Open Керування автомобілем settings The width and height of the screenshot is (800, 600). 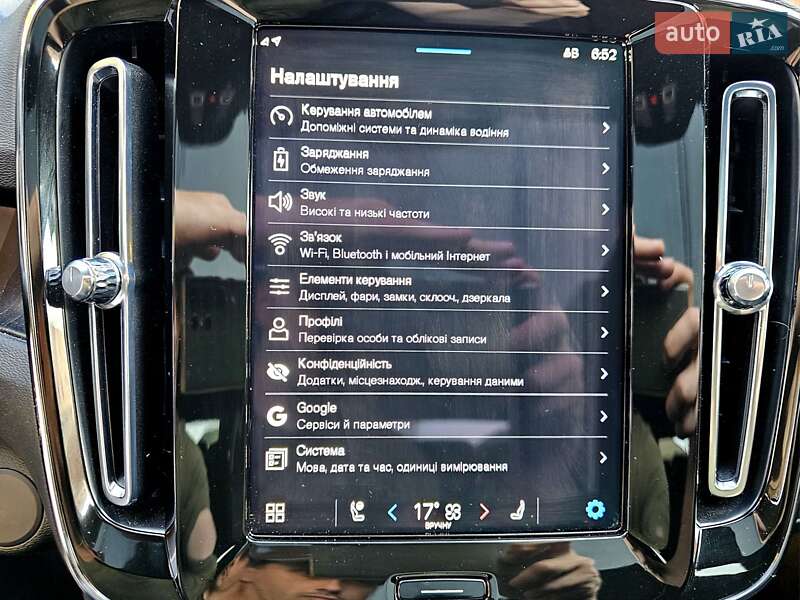pos(438,123)
